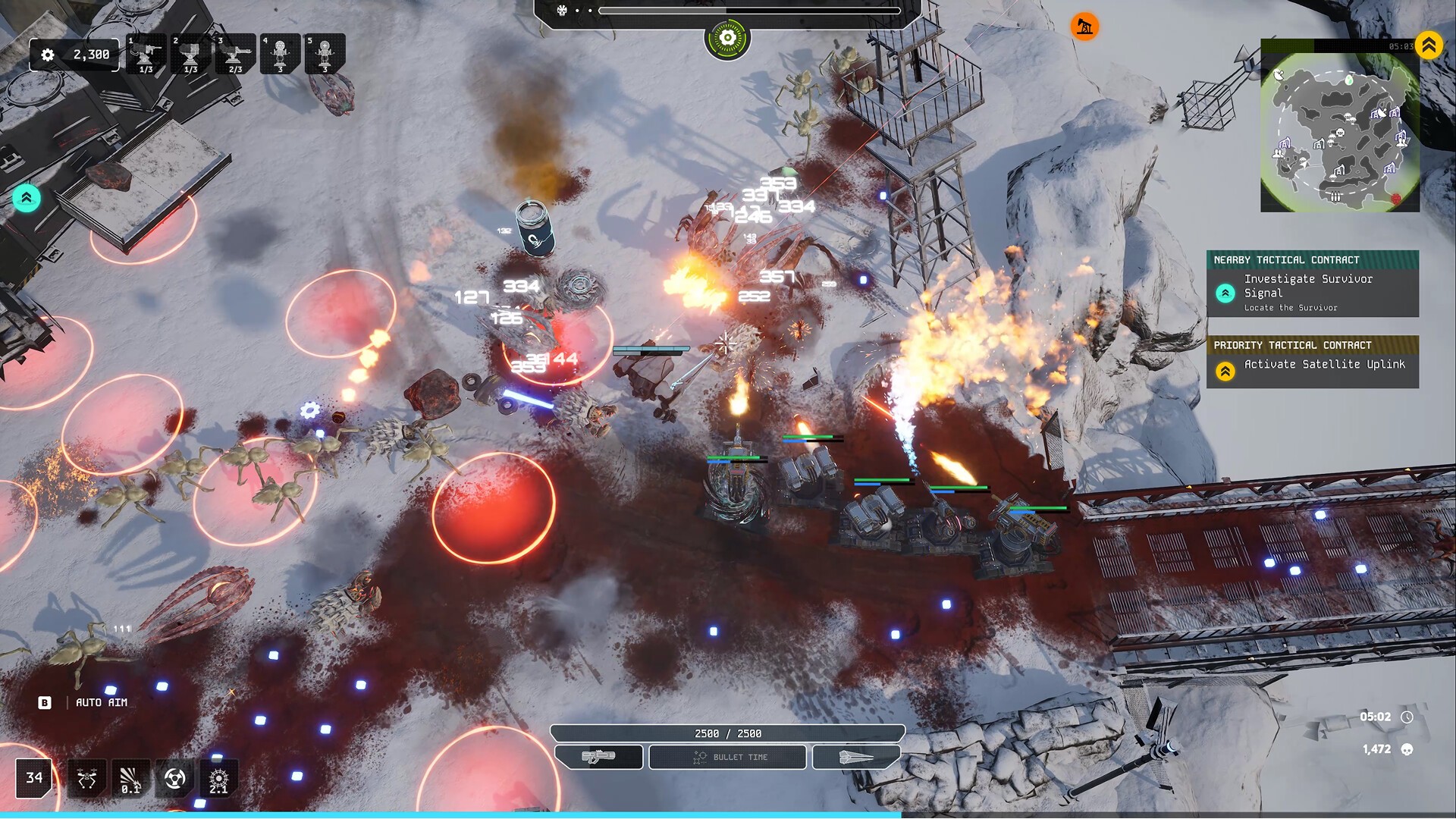The image size is (1456, 819).
Task: Pick the tower structure in slot 4
Action: pos(281,55)
